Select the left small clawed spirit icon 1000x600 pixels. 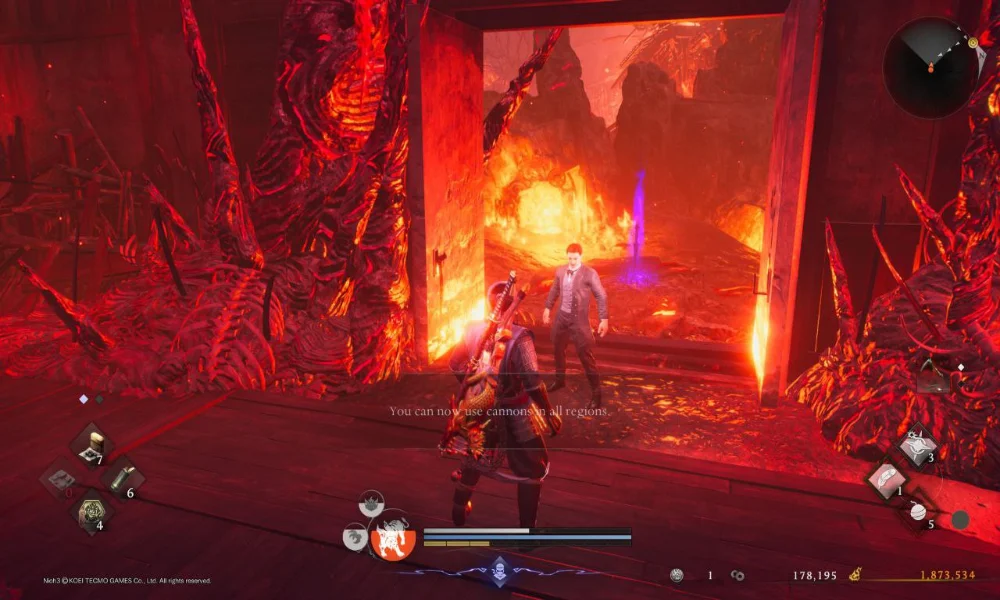pos(353,538)
